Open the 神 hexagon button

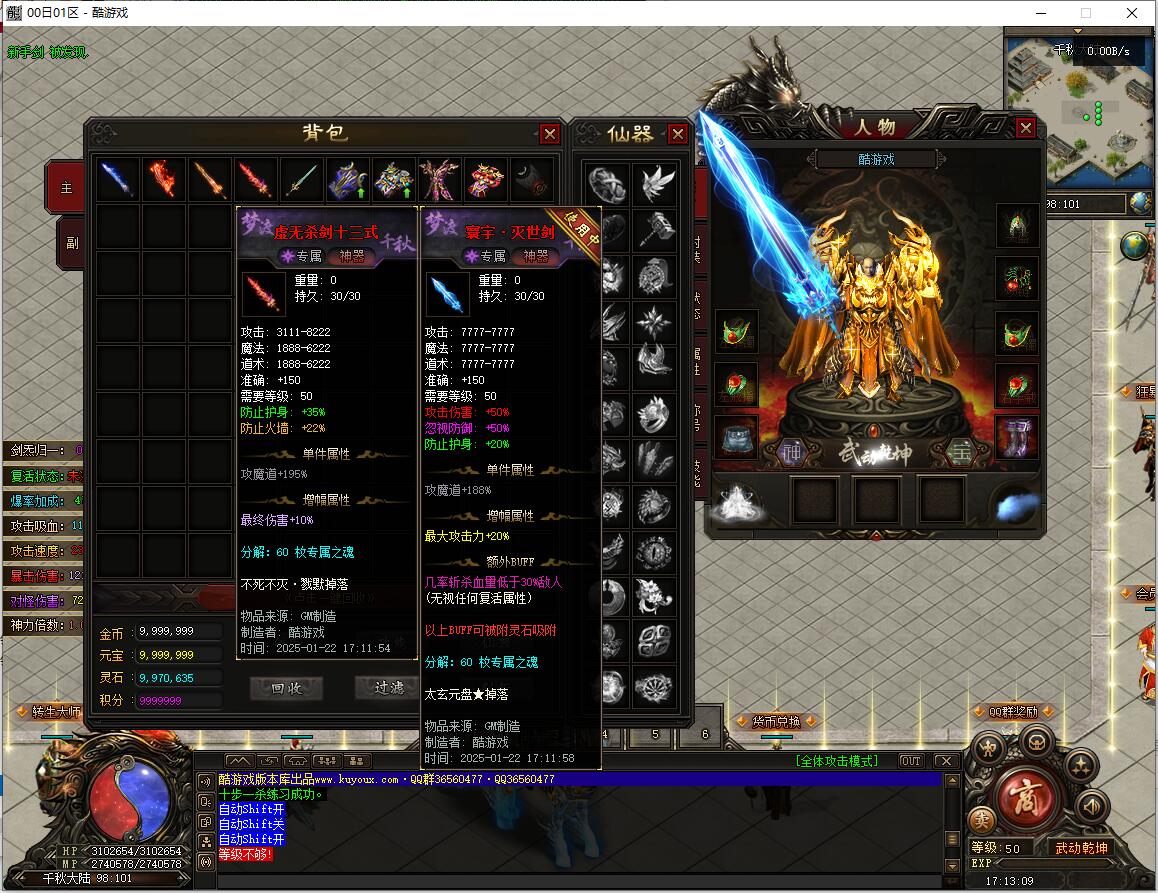(792, 452)
